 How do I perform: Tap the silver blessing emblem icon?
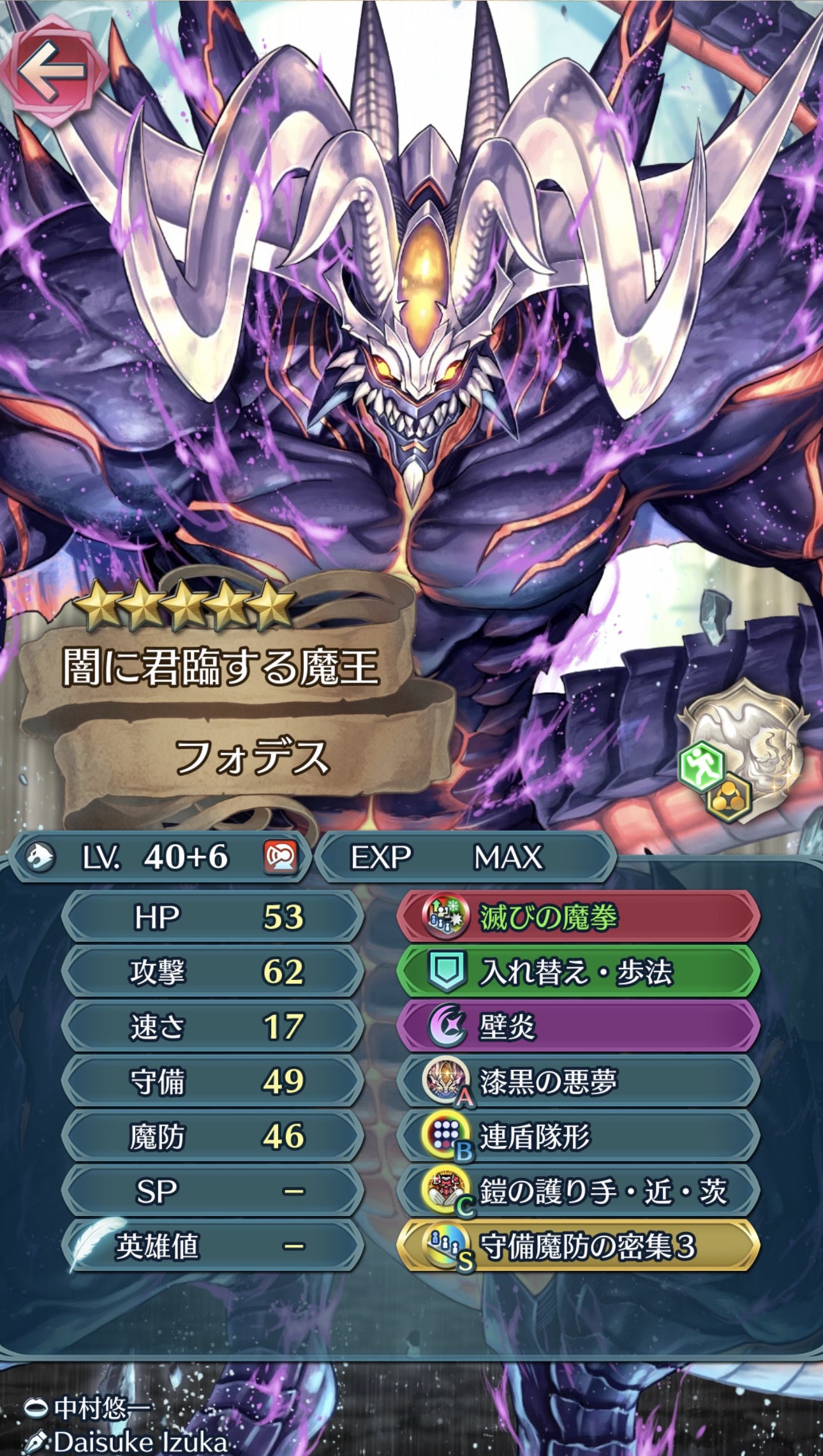pos(756,740)
